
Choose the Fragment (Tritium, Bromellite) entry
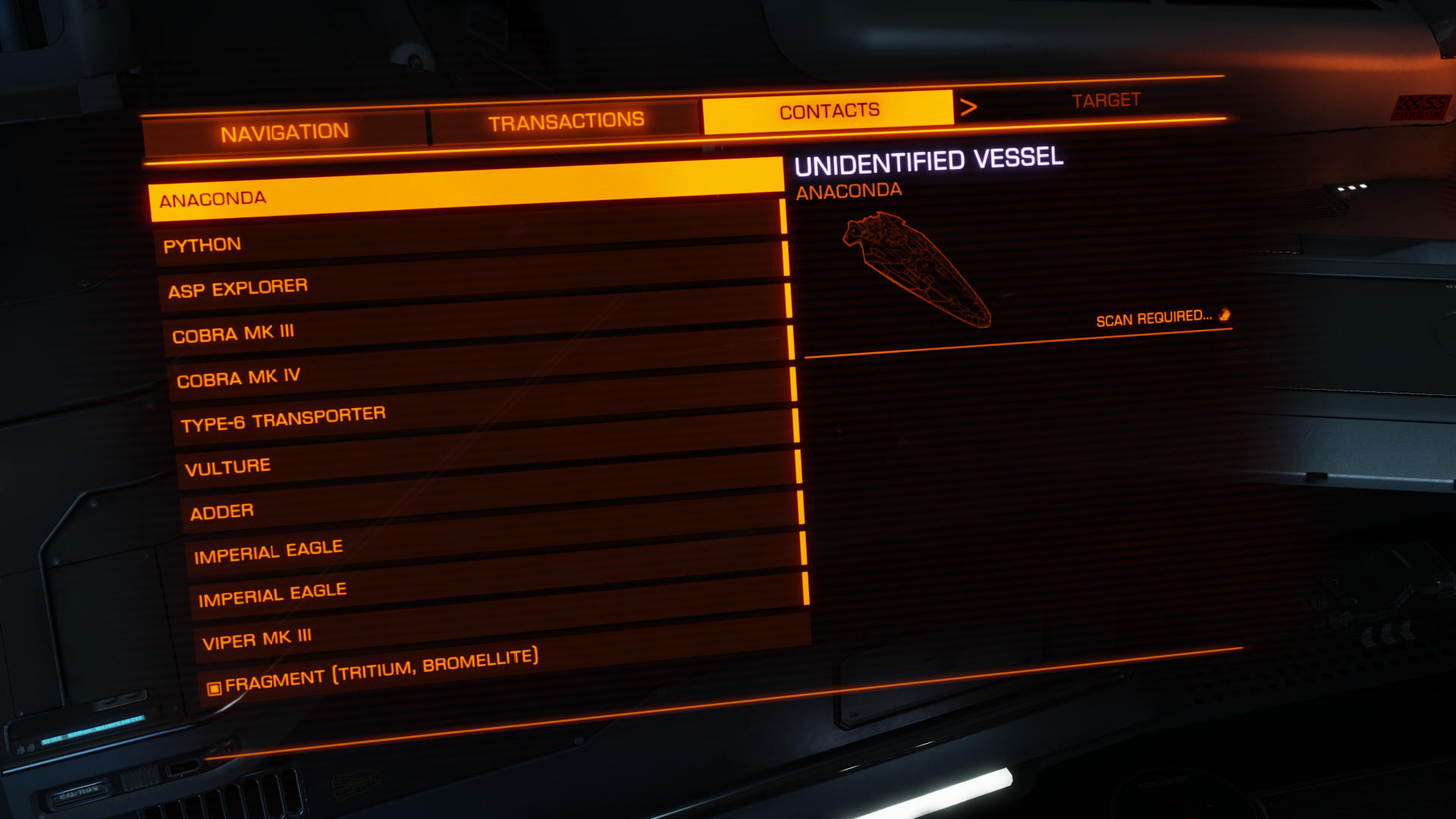point(381,669)
